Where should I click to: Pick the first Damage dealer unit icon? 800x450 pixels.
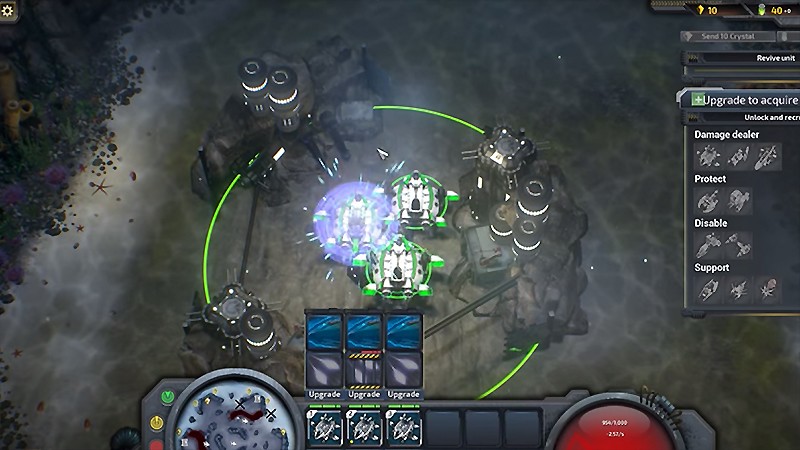[708, 157]
